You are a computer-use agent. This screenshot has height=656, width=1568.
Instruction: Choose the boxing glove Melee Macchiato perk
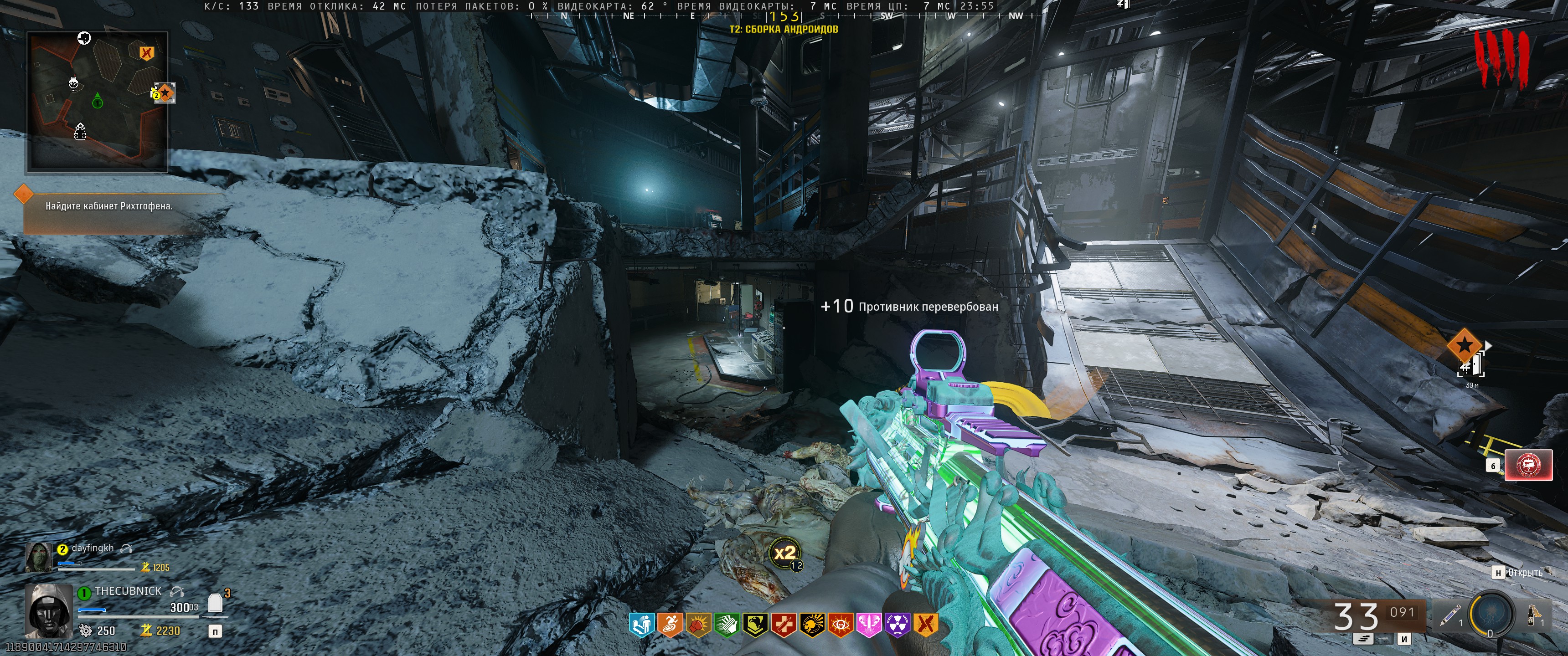[698, 624]
